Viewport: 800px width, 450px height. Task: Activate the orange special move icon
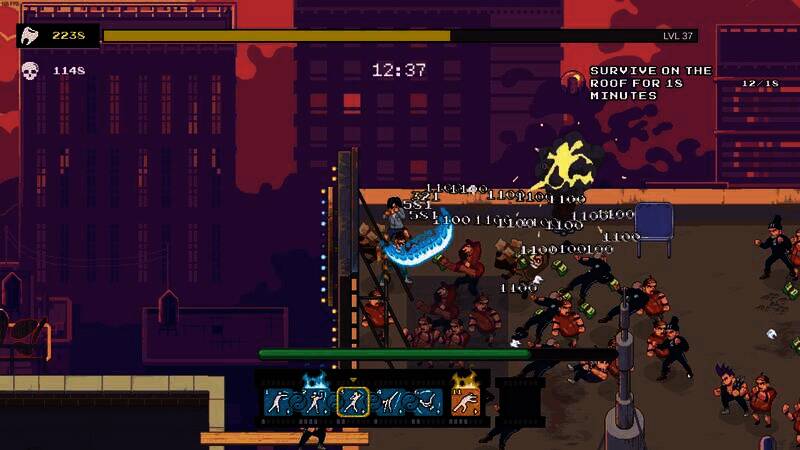tap(464, 402)
